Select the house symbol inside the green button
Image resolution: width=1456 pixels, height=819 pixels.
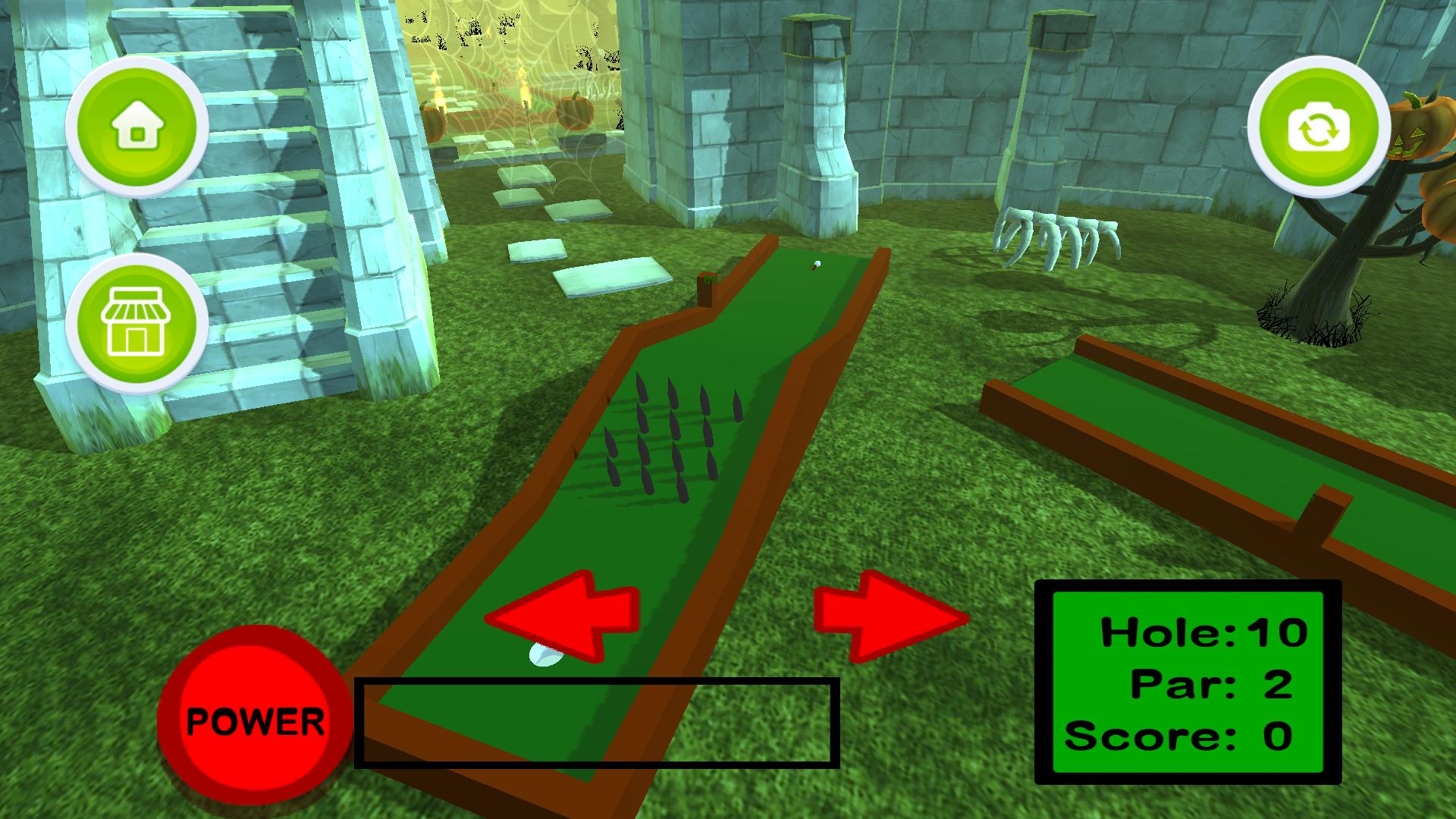[136, 126]
